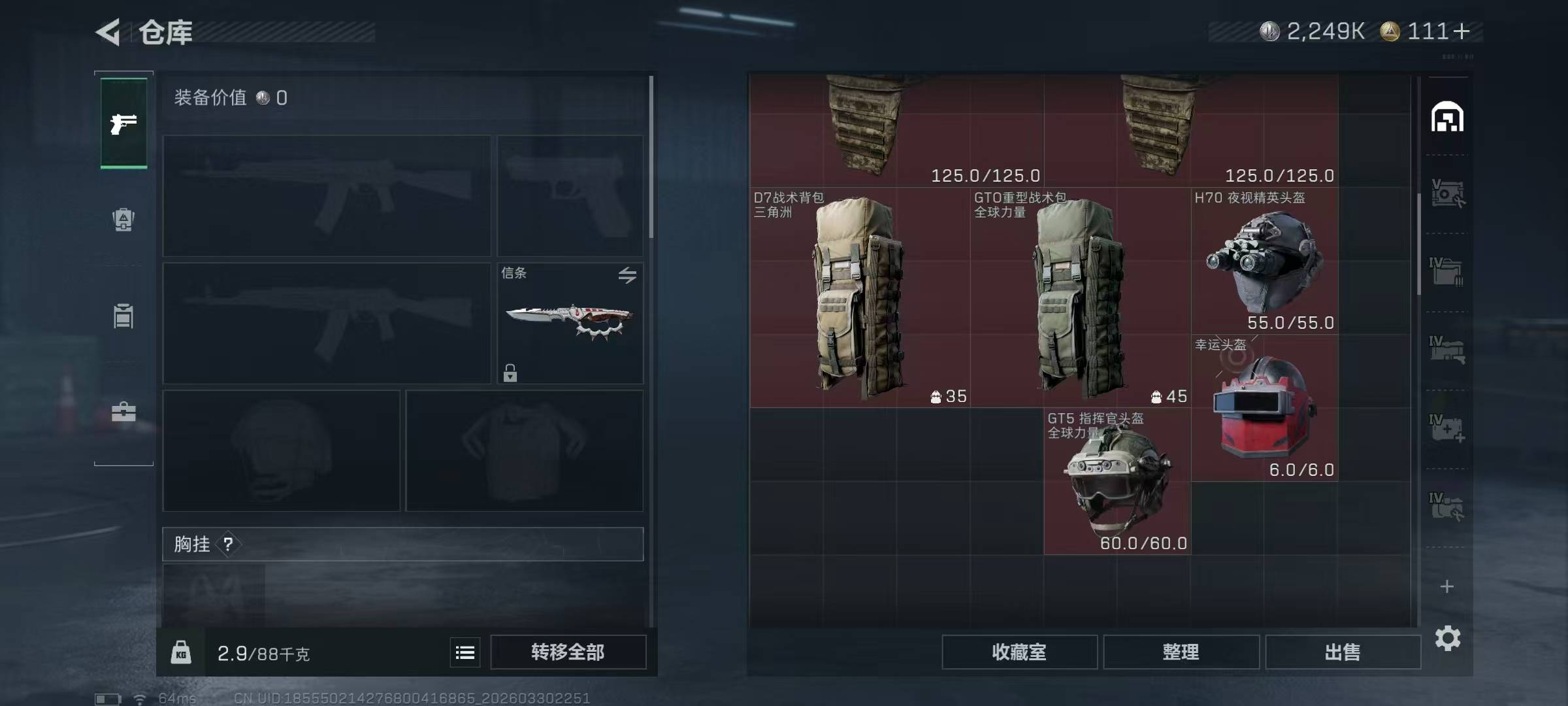The width and height of the screenshot is (1568, 706).
Task: Switch to the backpack tab
Action: coord(123,220)
